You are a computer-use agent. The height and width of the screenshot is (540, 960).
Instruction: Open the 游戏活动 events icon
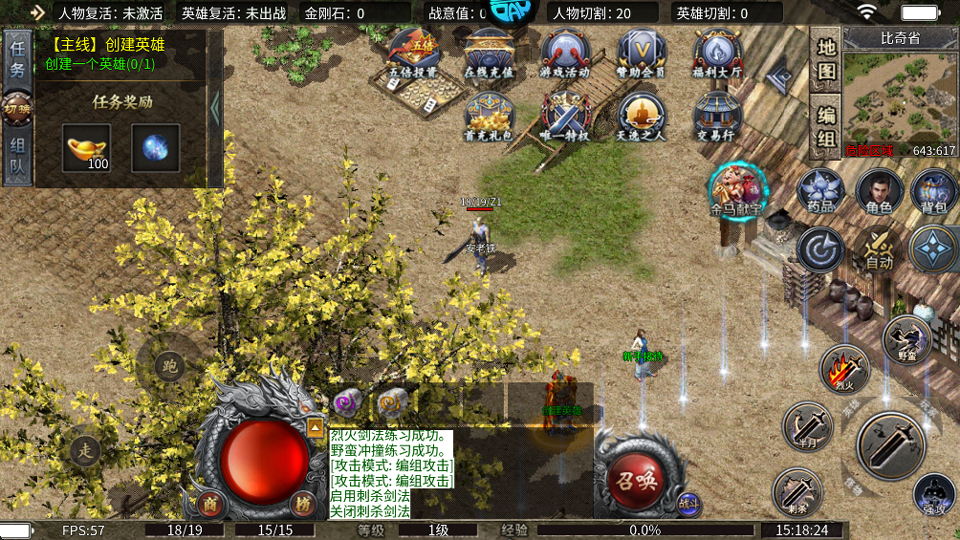[566, 54]
